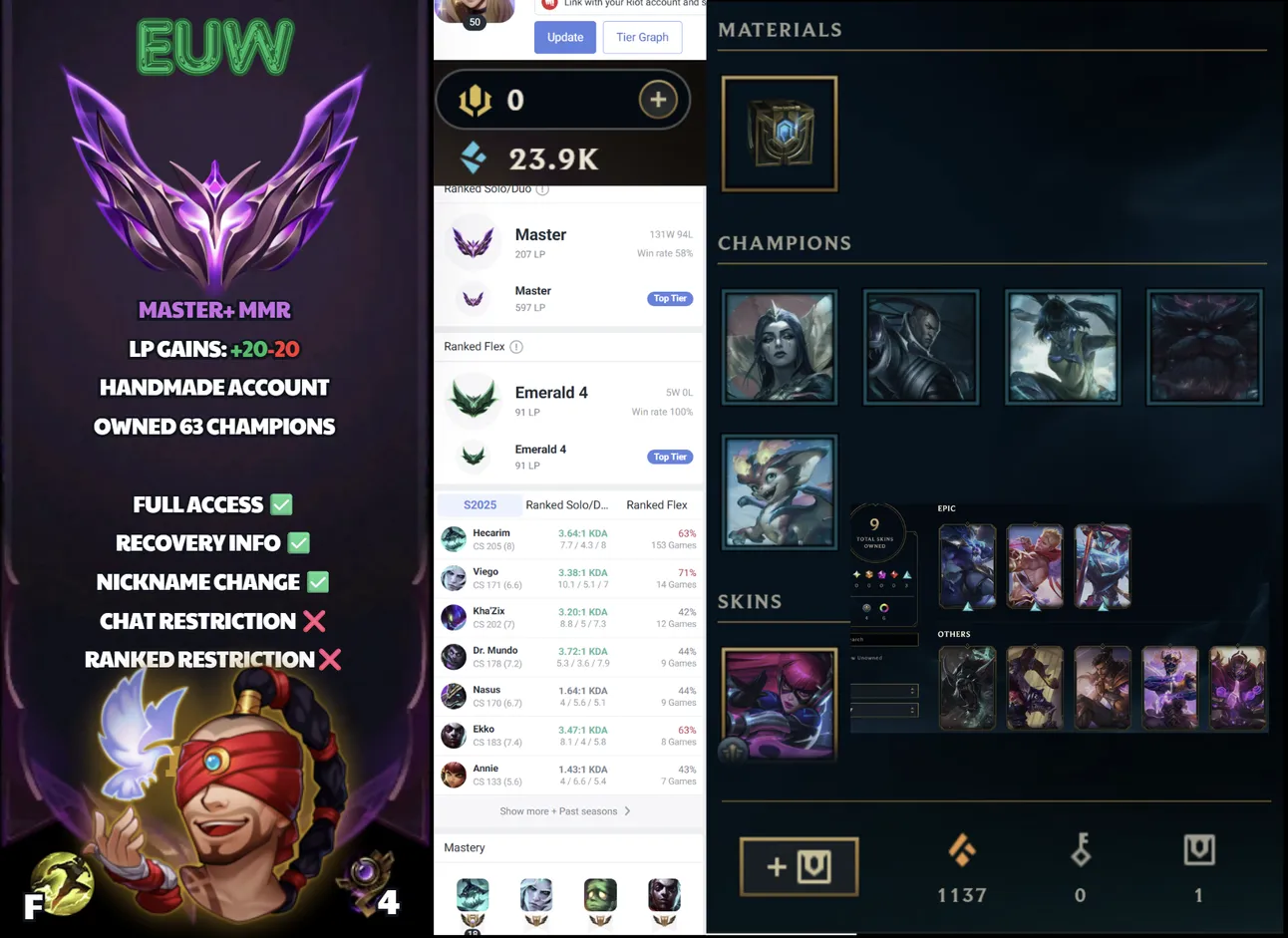Screen dimensions: 1288x938
Task: Click the Update button
Action: pos(565,37)
